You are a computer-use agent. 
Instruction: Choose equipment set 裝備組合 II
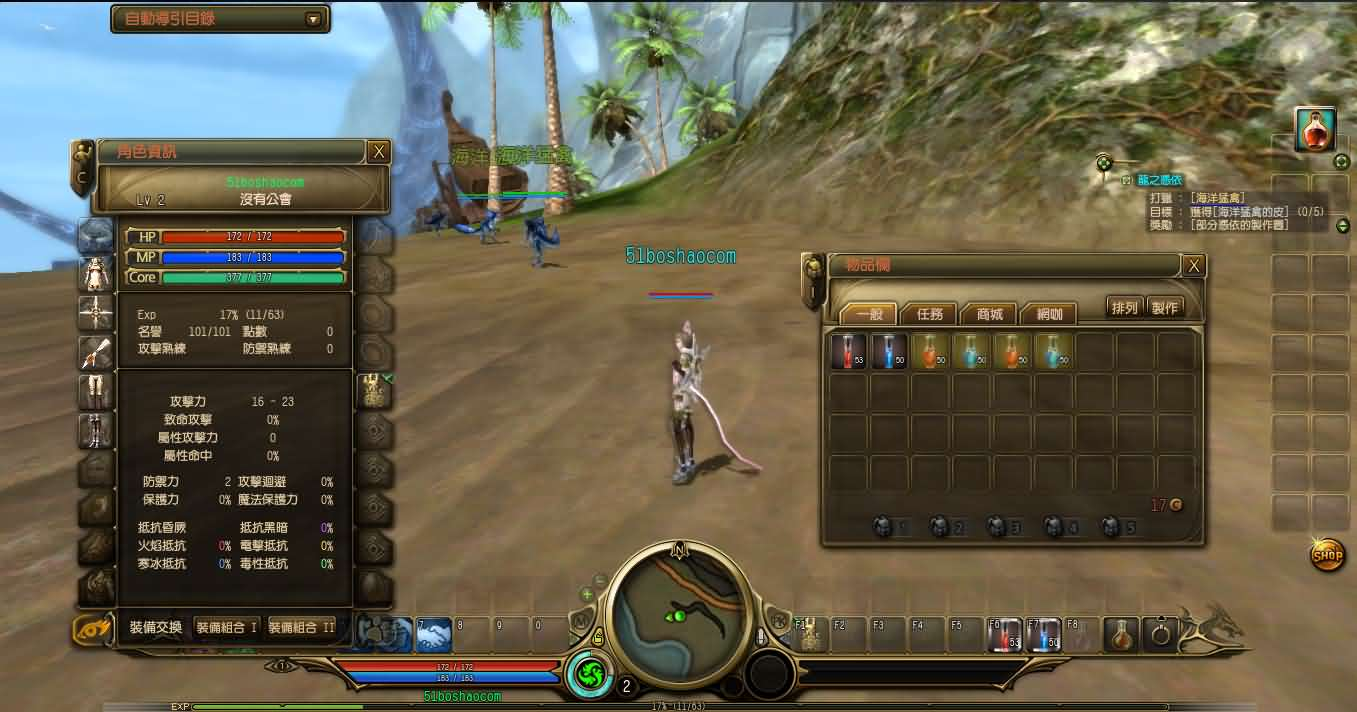(301, 628)
